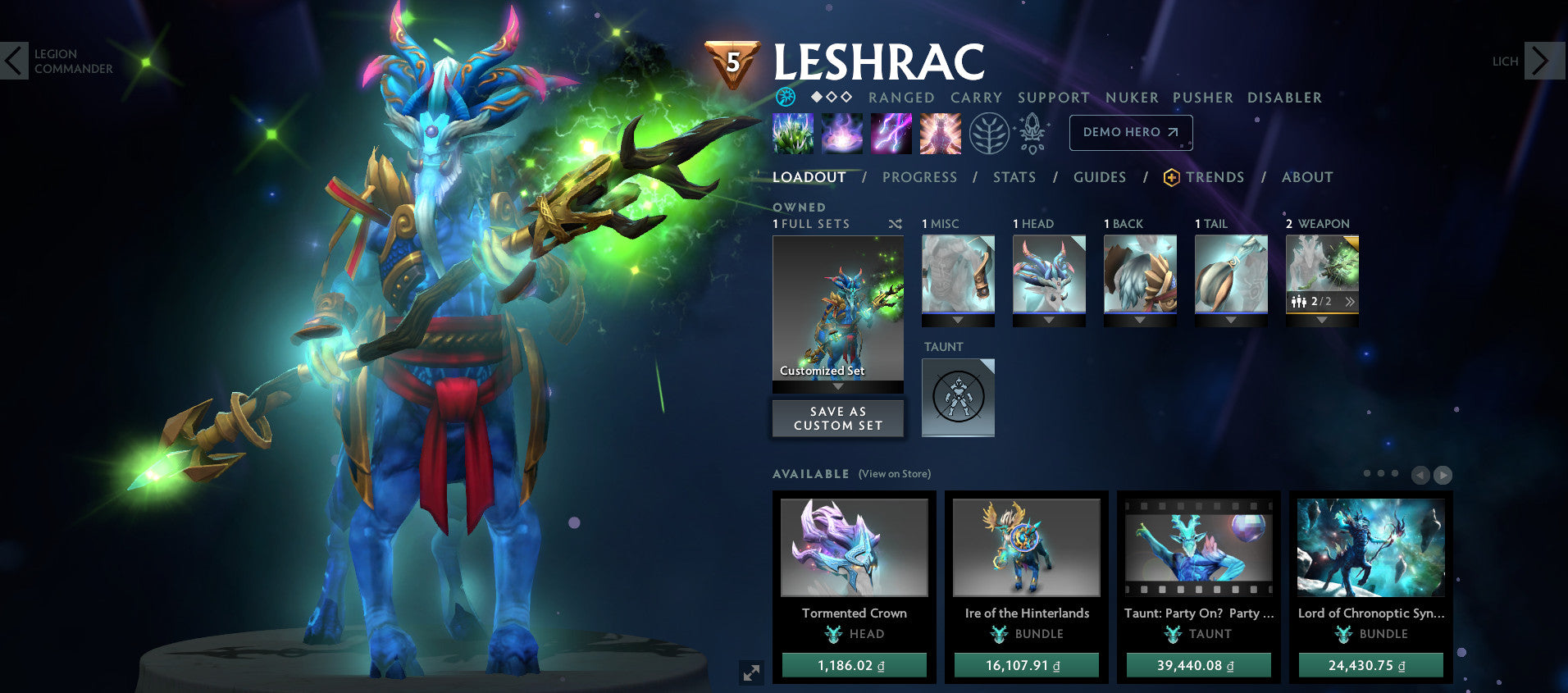Open the Customized Set dropdown arrow

click(x=837, y=386)
